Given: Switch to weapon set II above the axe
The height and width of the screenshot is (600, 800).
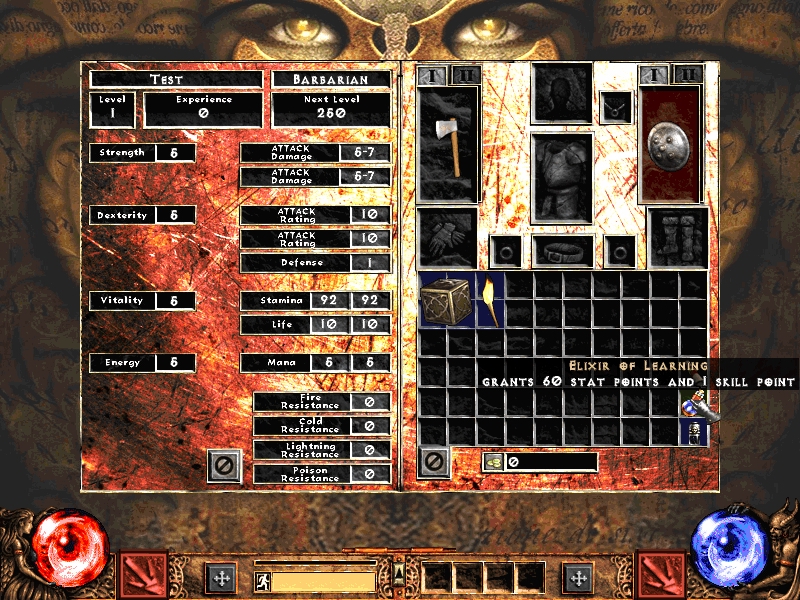Looking at the screenshot, I should [x=465, y=75].
